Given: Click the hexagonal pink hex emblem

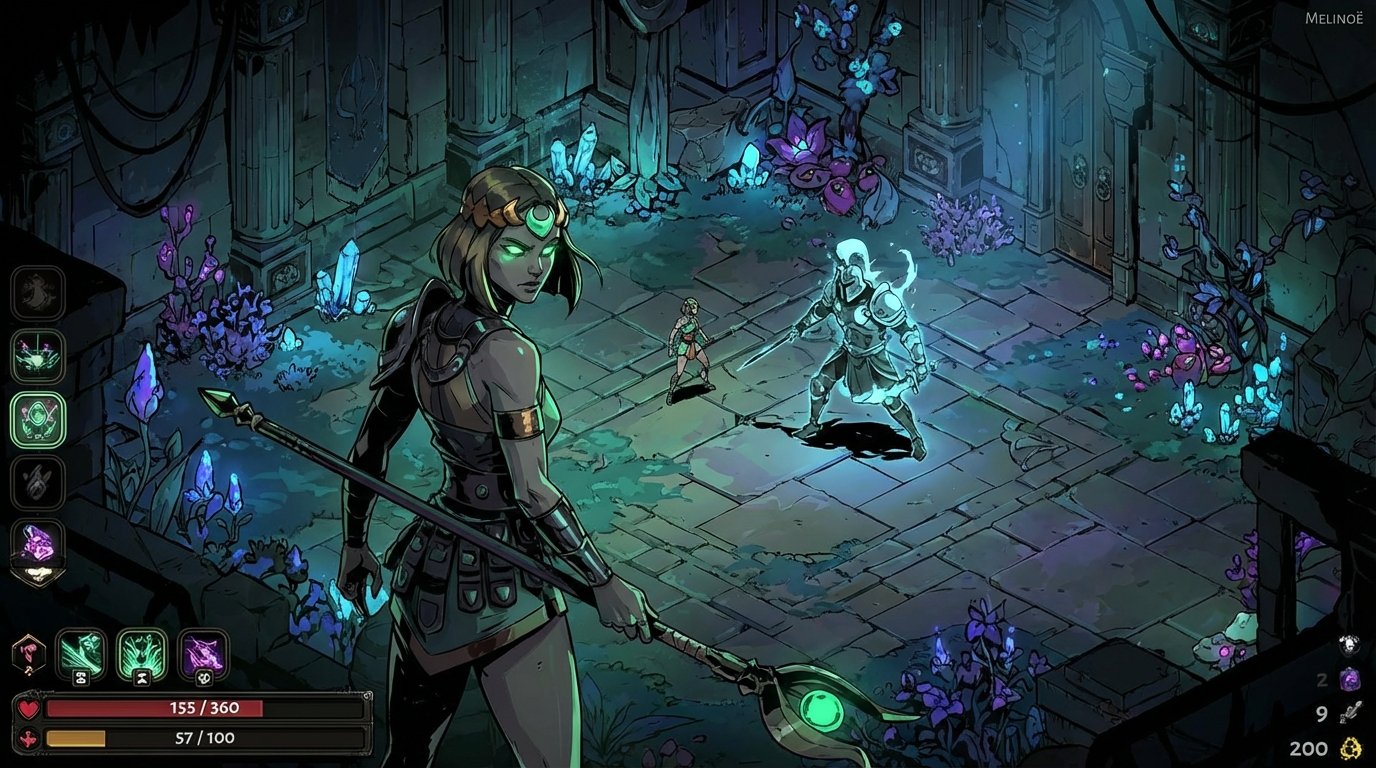Looking at the screenshot, I should [28, 654].
